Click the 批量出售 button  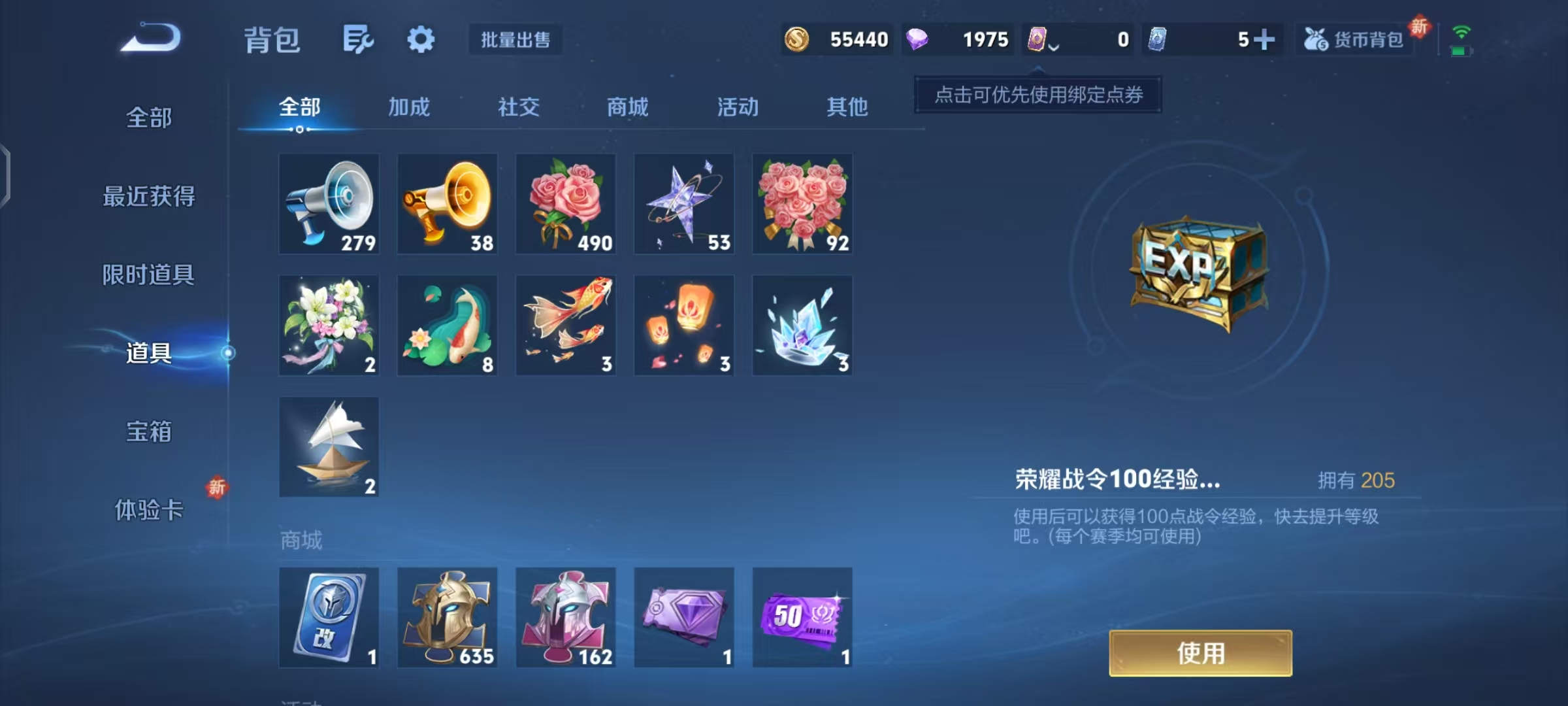coord(515,39)
